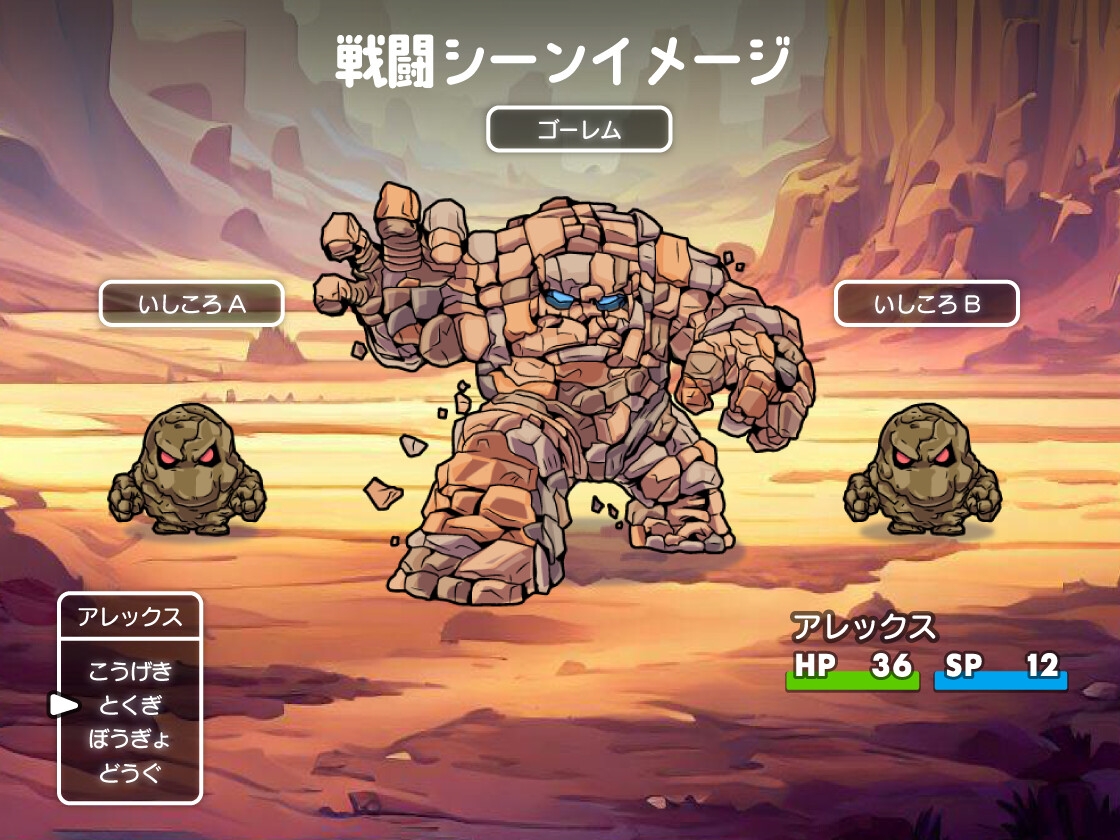
Task: Pick the ぼうぎょ defend command
Action: tap(130, 739)
